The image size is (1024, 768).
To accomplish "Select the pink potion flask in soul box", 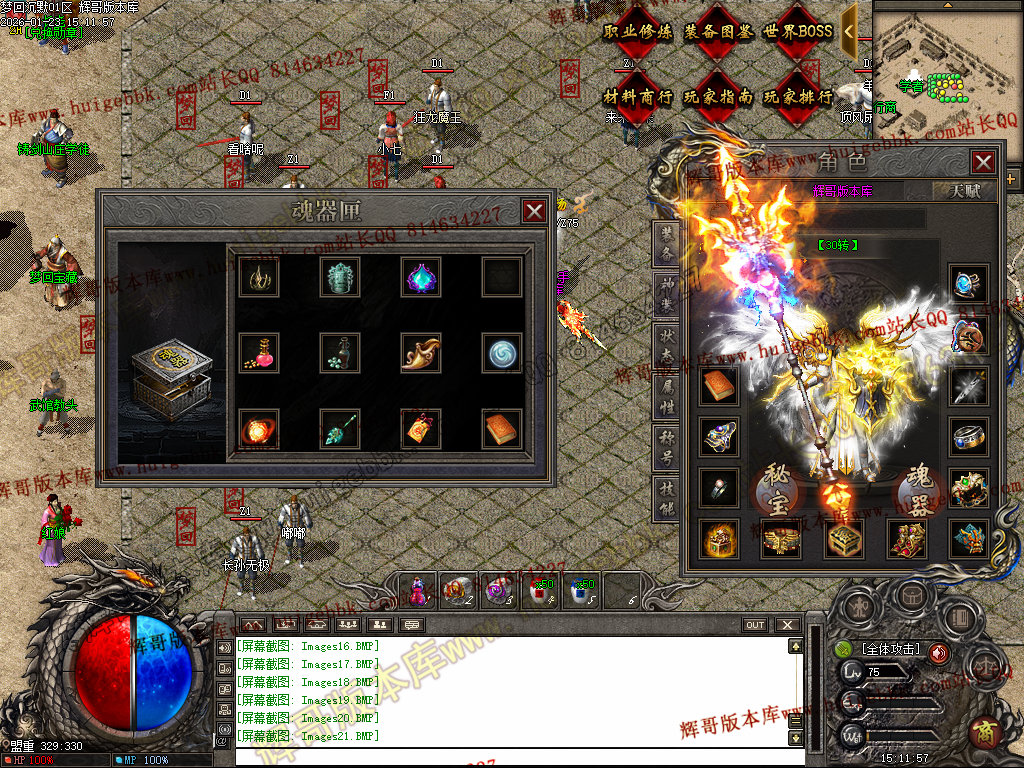I will tap(259, 352).
